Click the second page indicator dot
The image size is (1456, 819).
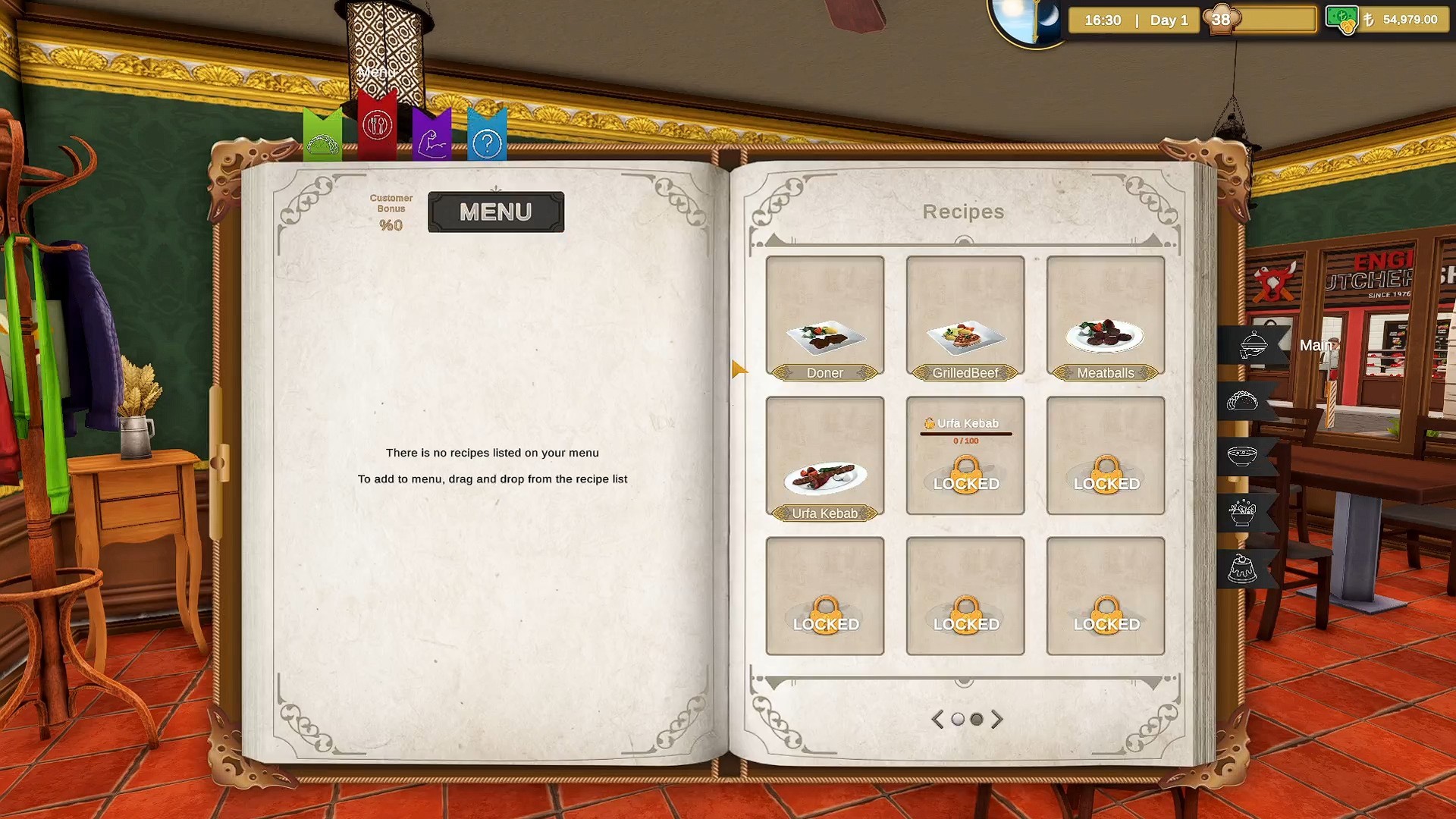click(x=977, y=719)
